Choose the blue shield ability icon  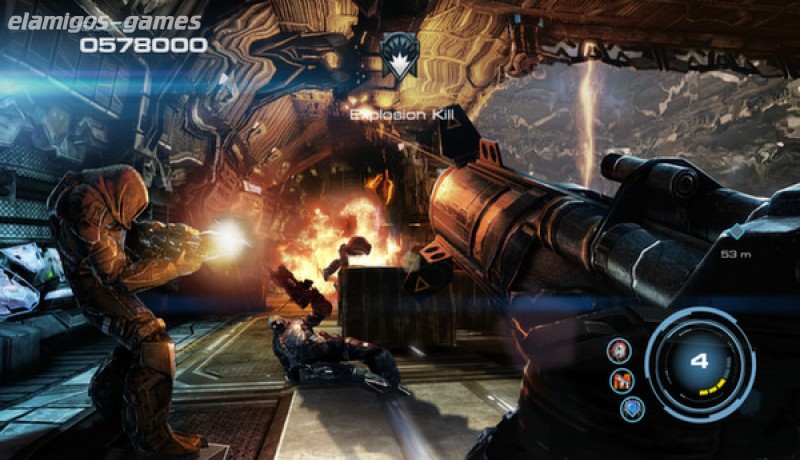click(x=630, y=408)
